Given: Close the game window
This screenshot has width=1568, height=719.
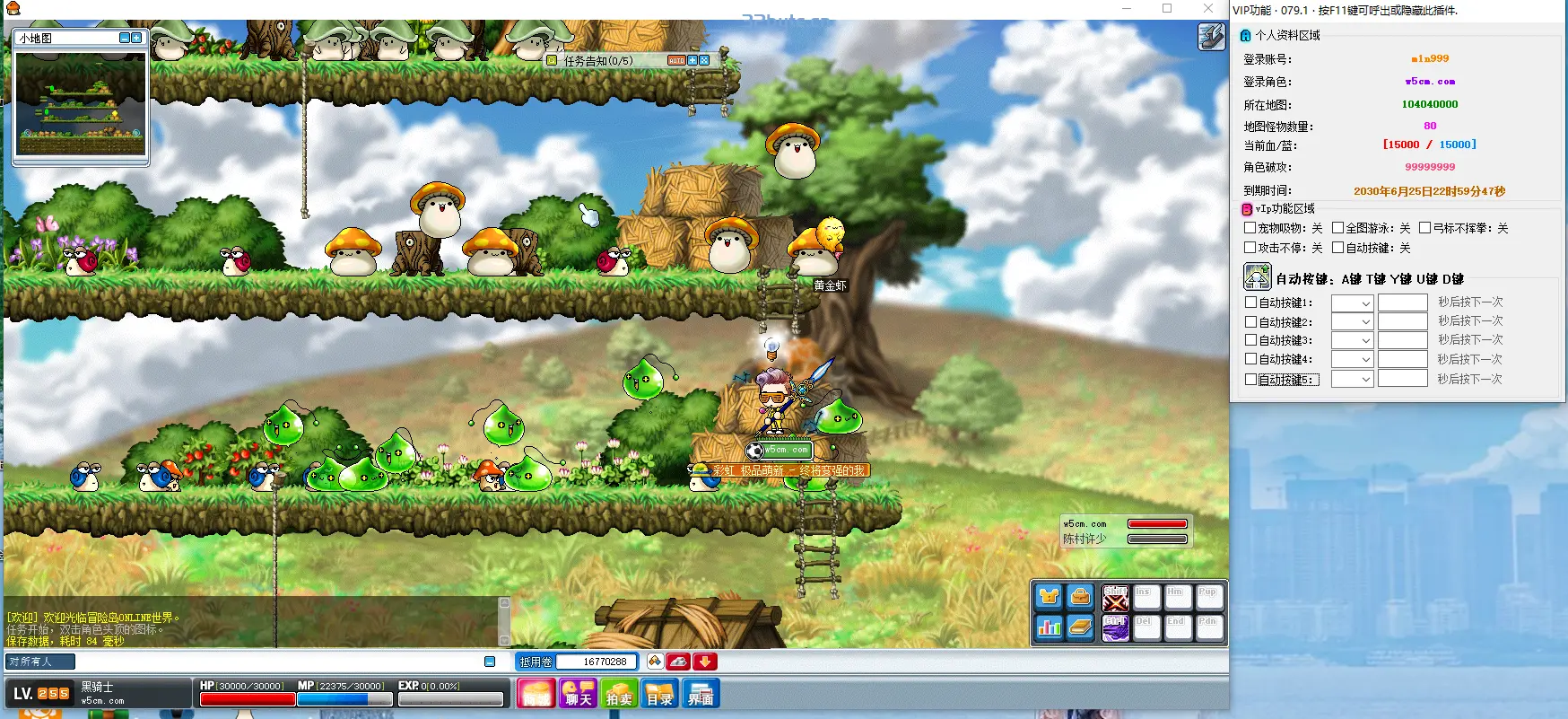Looking at the screenshot, I should (x=1208, y=9).
